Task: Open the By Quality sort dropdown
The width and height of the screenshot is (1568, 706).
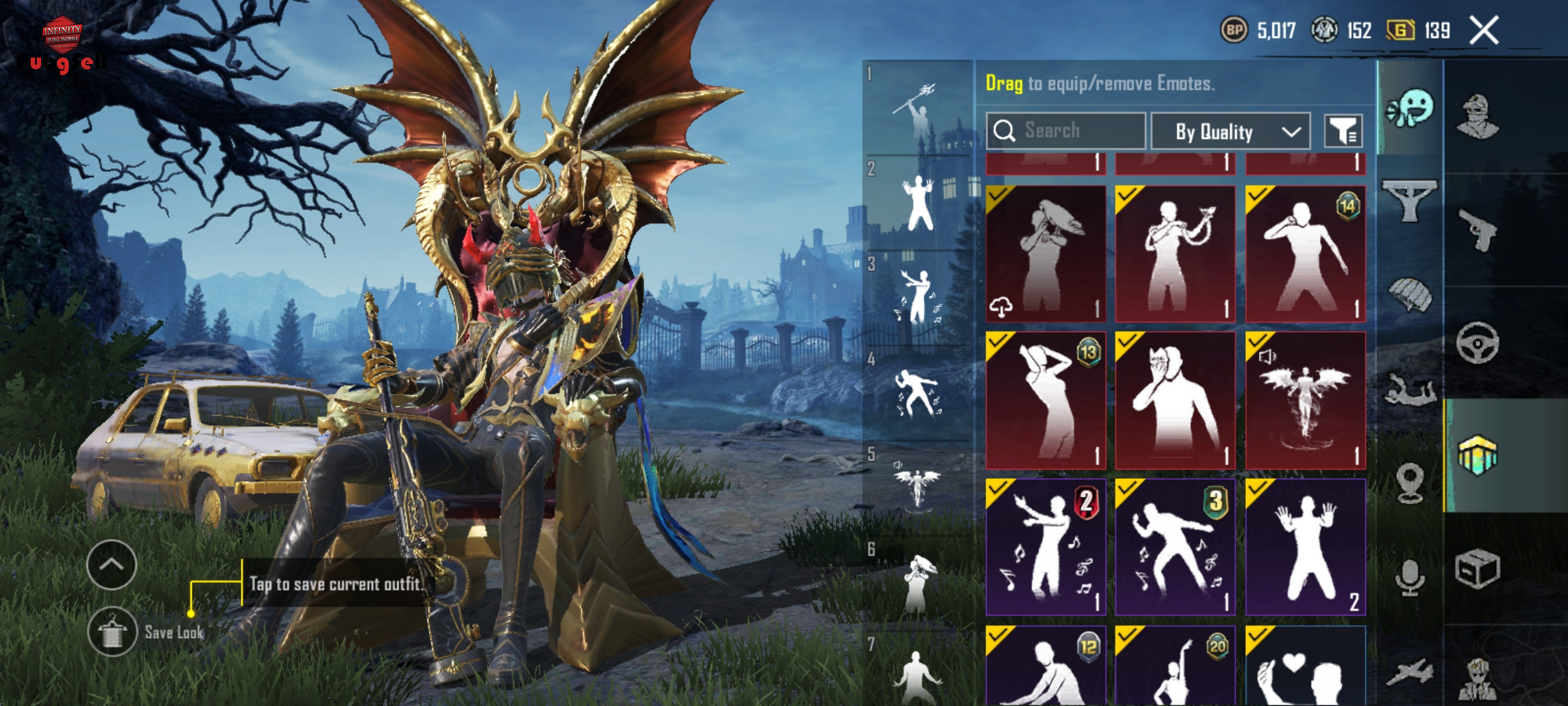Action: point(1230,131)
